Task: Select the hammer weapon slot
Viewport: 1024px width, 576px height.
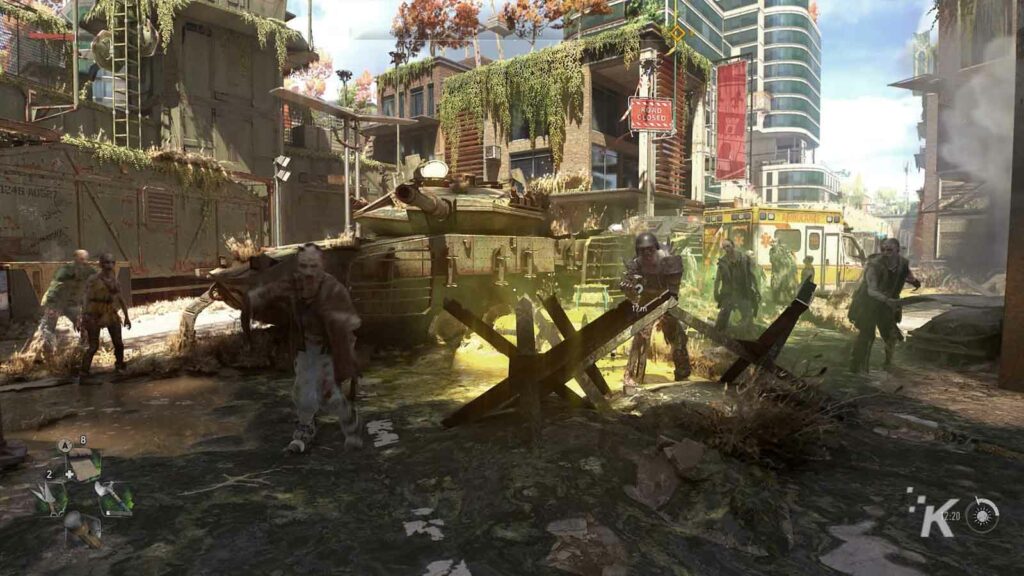Action: (83, 527)
